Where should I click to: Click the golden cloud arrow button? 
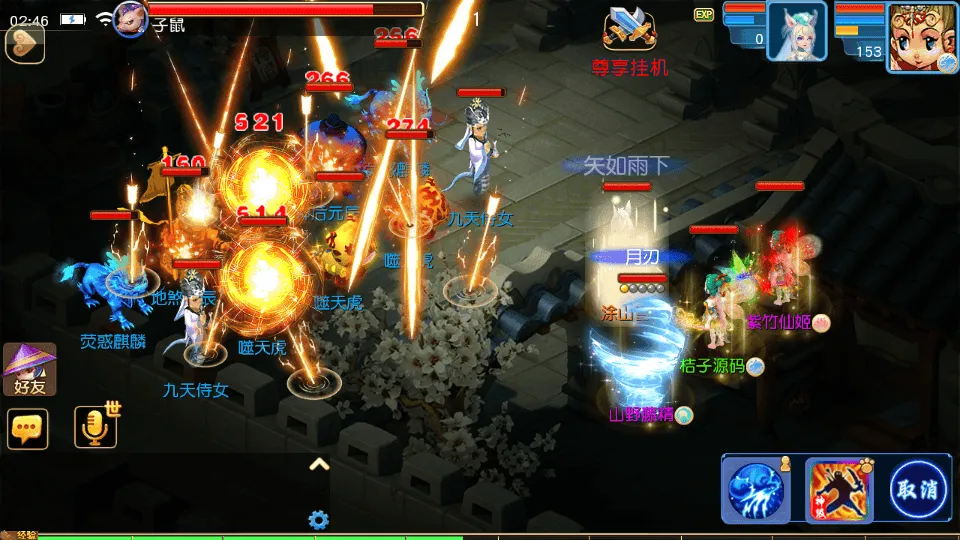click(x=25, y=43)
